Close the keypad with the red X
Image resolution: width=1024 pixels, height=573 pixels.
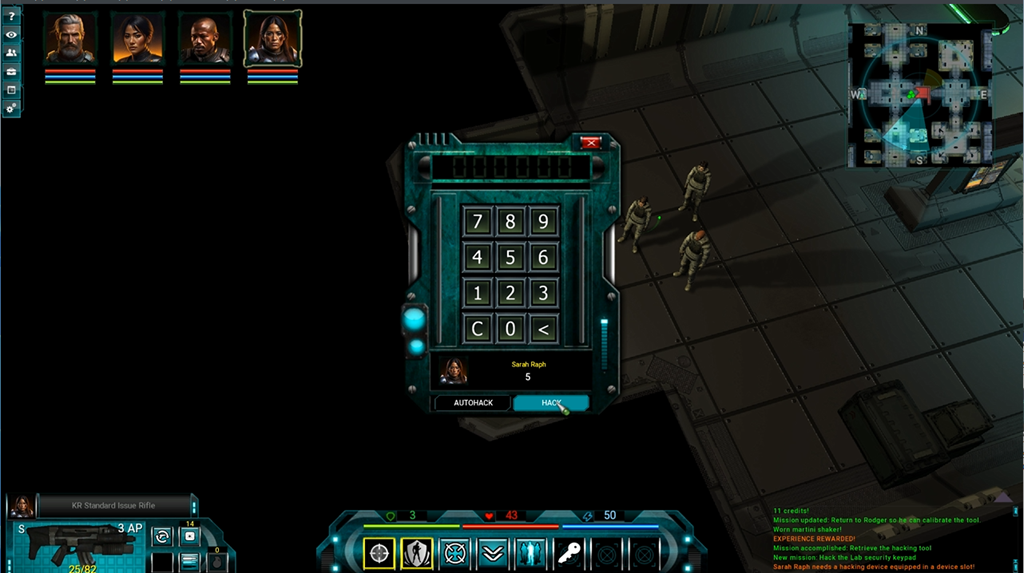pos(590,143)
